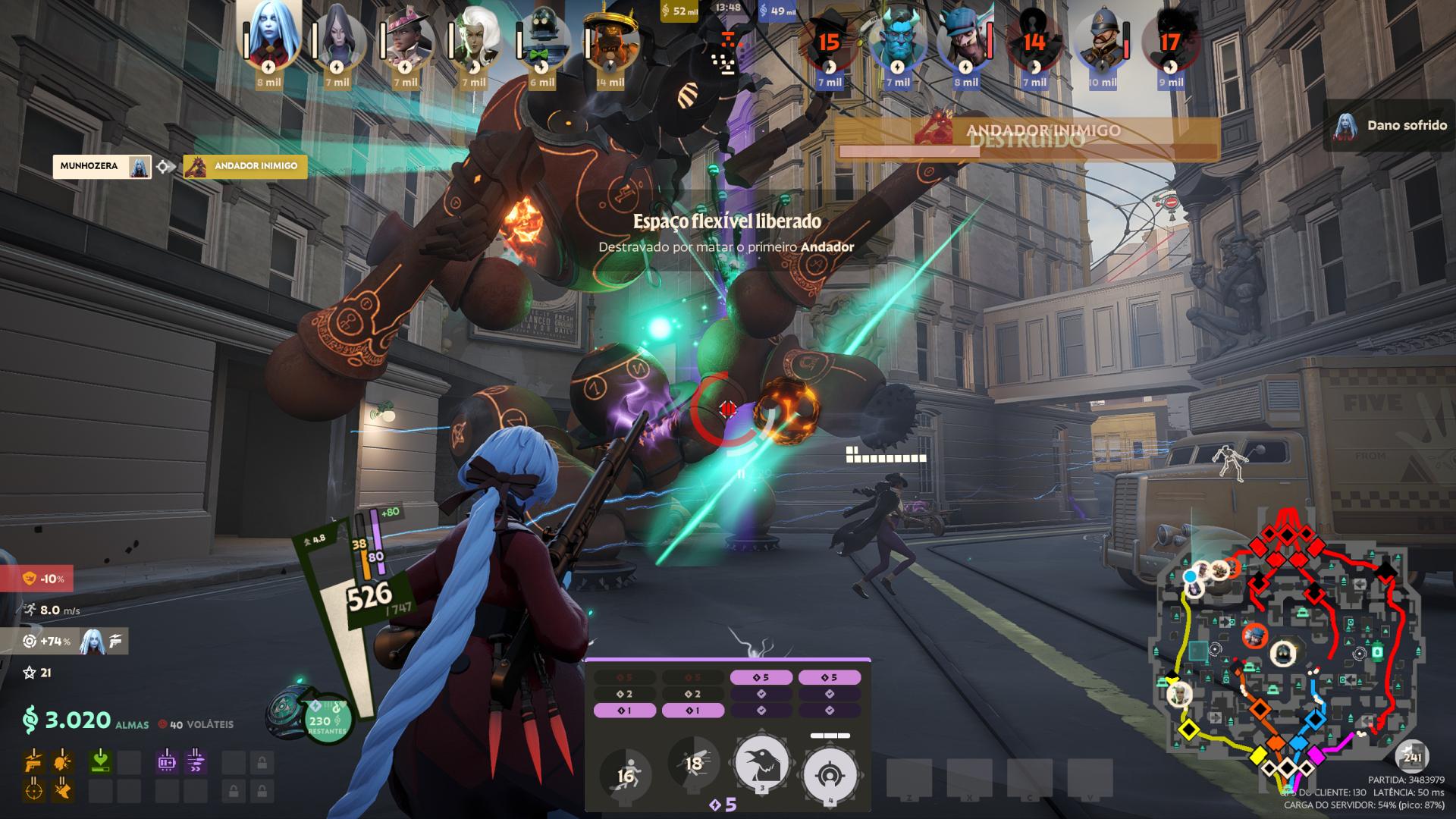The width and height of the screenshot is (1456, 819).
Task: Use the crosshair target ability
Action: pos(830,773)
